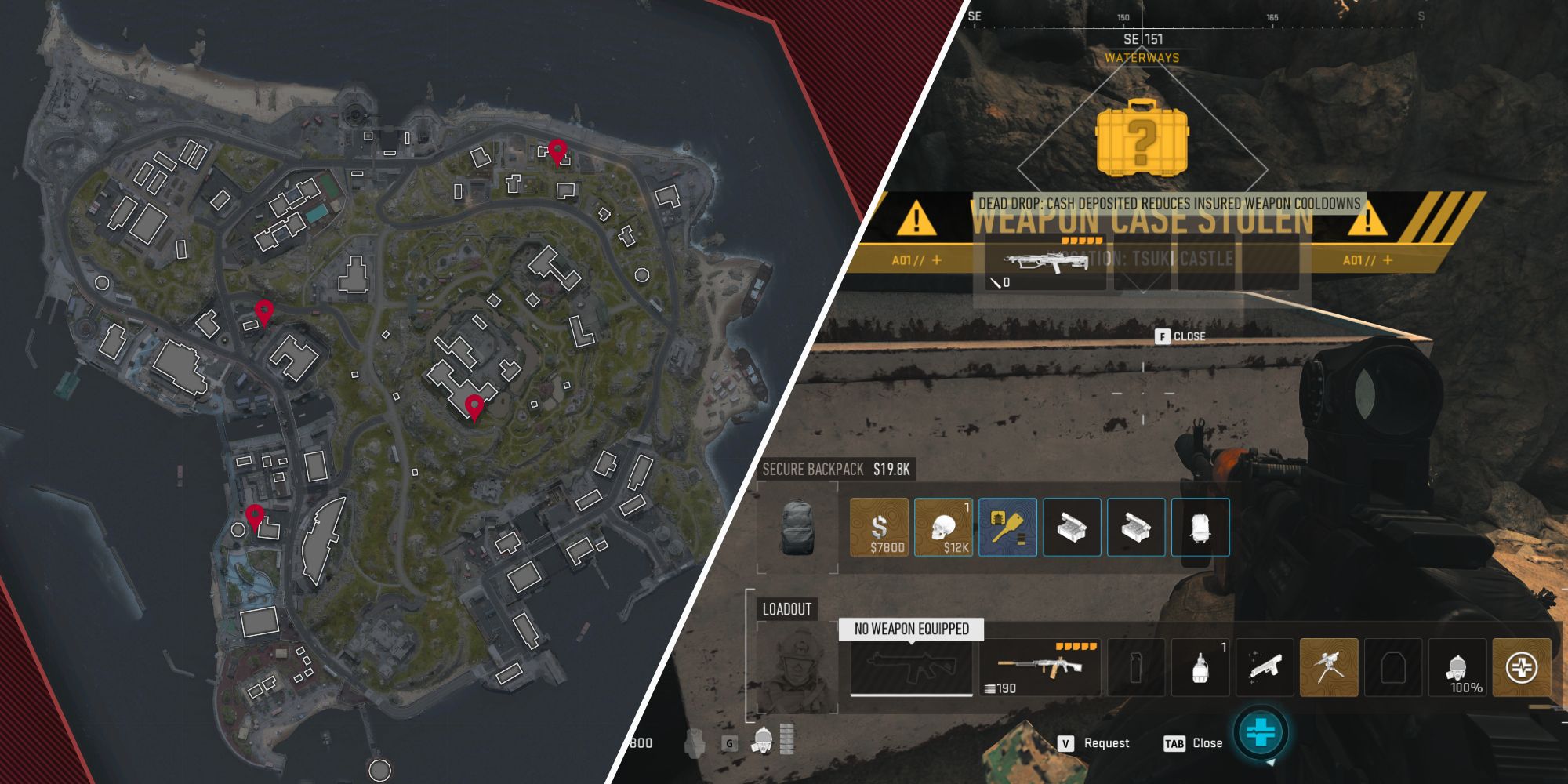The width and height of the screenshot is (1568, 784).
Task: Toggle the sentry gun killstreak slot
Action: 1329,666
